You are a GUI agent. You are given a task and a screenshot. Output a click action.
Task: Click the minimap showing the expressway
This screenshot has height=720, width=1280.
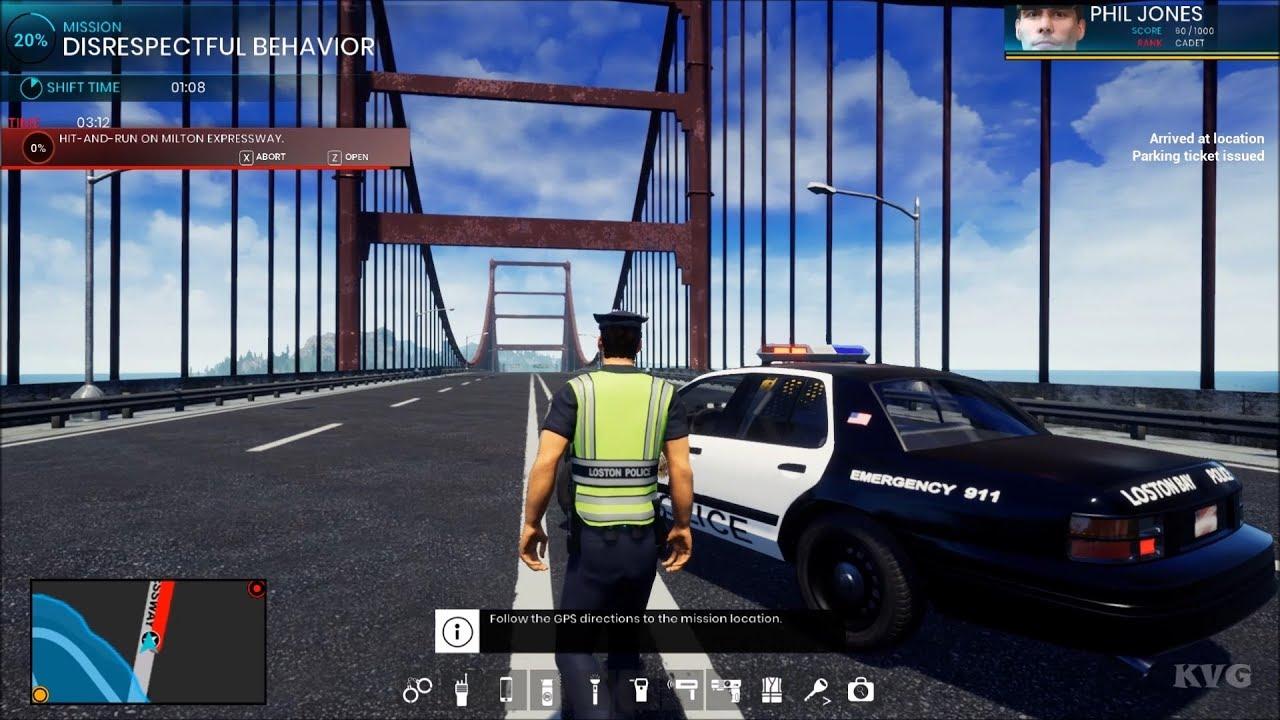148,641
